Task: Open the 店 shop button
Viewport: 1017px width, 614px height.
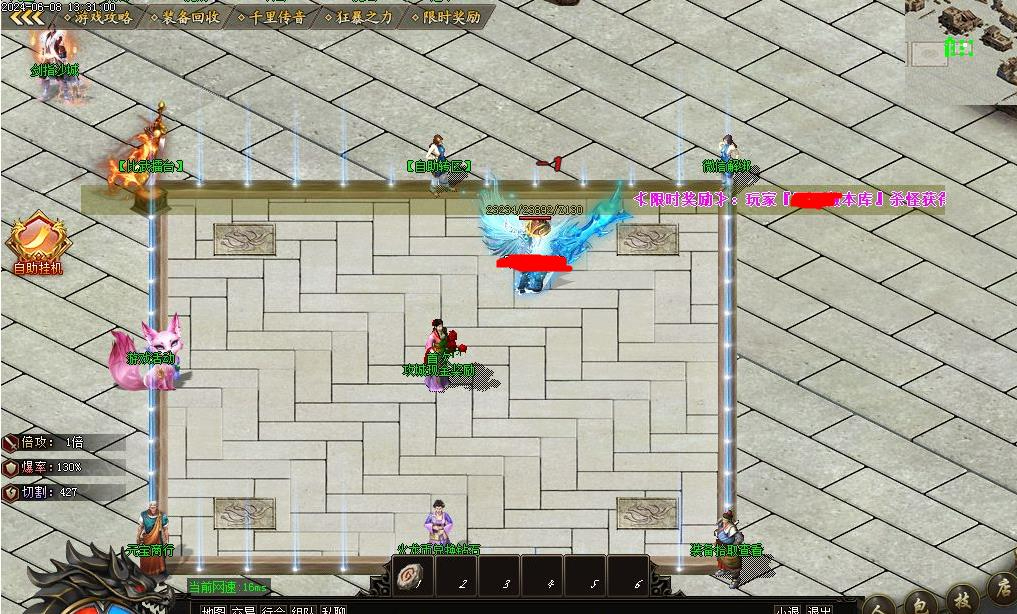Action: 1002,586
